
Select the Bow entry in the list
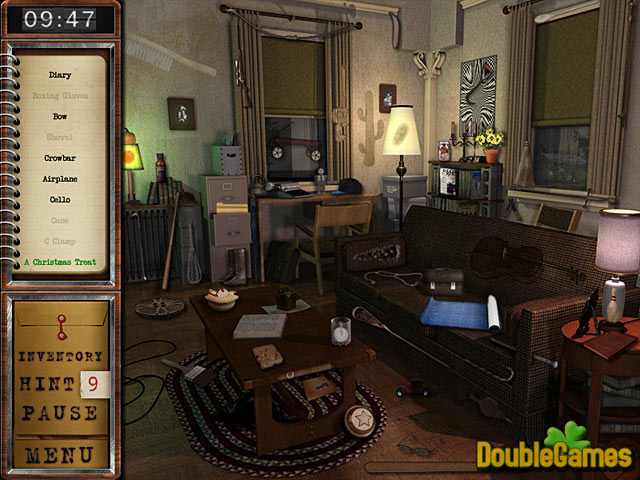coord(60,116)
